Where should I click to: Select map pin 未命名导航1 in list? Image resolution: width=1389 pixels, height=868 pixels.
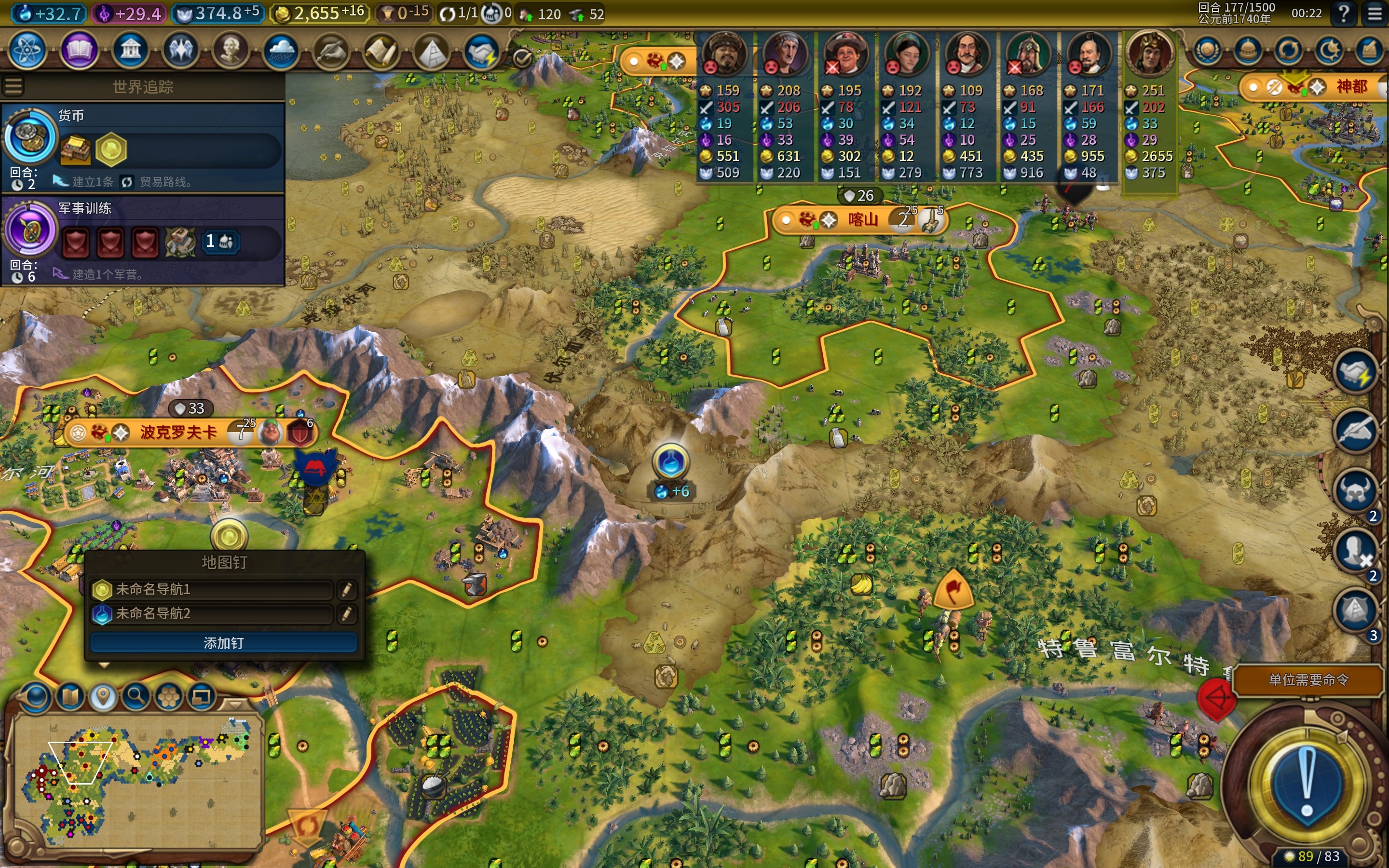point(211,589)
